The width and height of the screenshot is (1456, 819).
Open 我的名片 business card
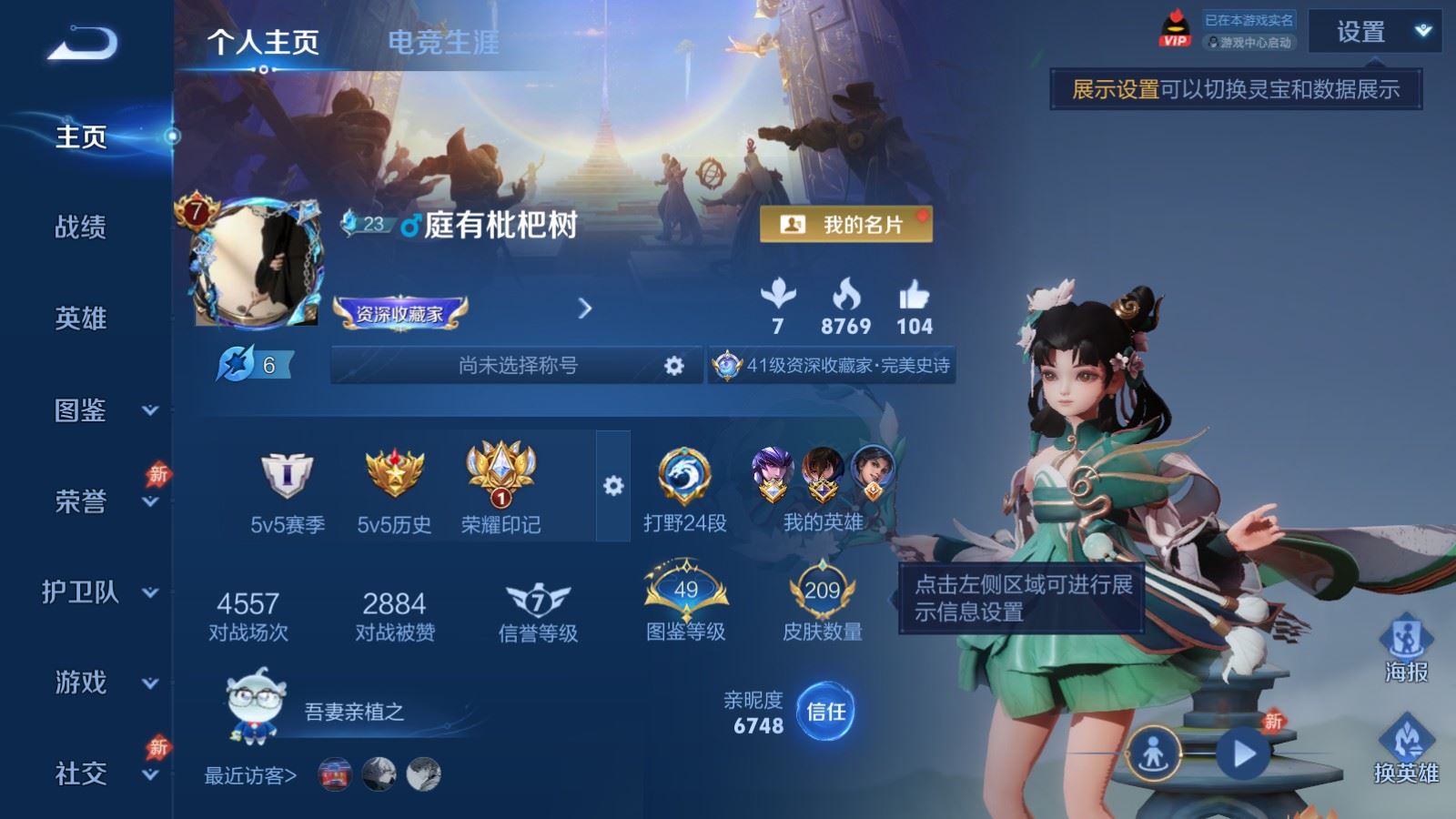pos(845,225)
